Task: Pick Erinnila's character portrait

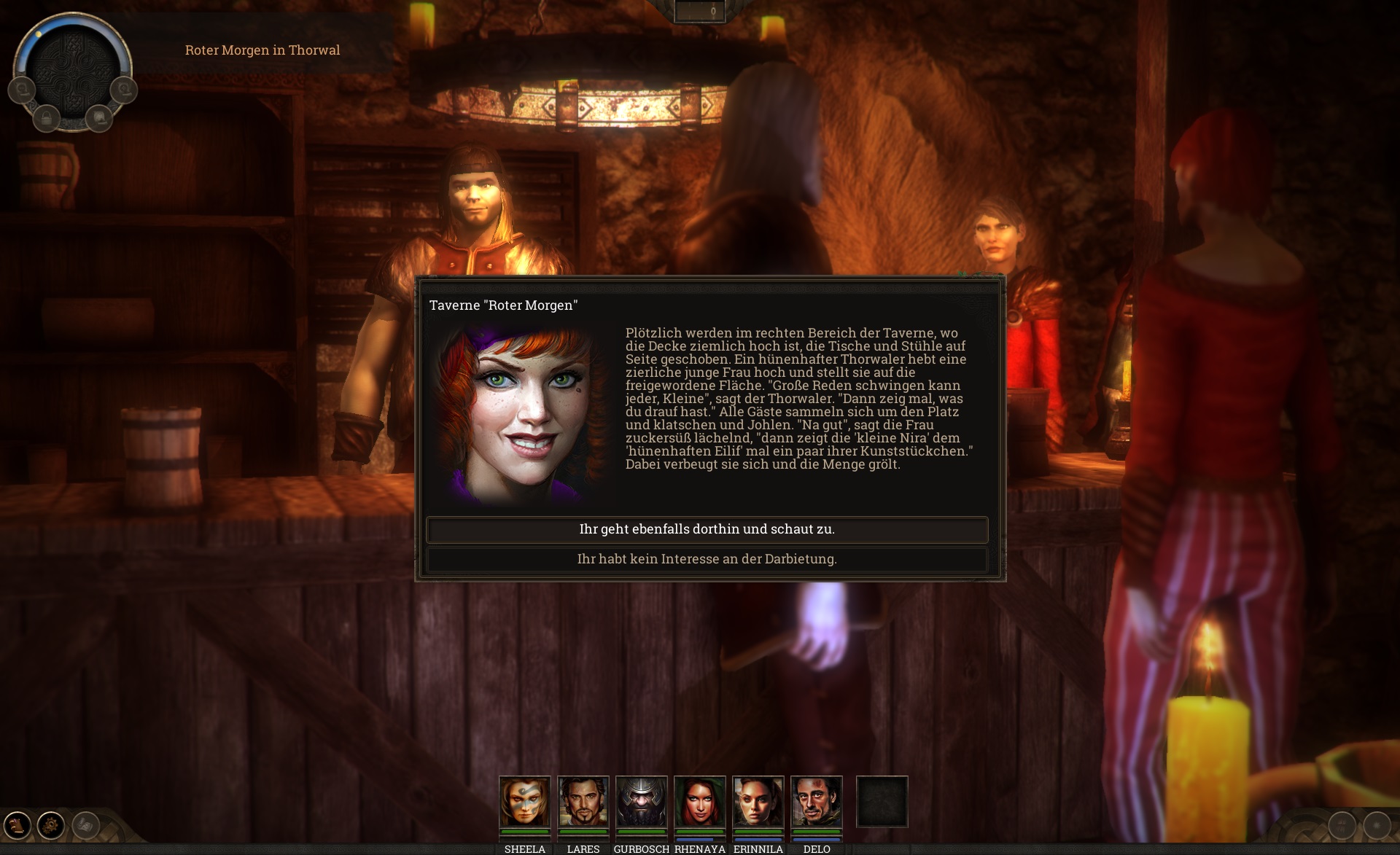Action: (x=758, y=802)
